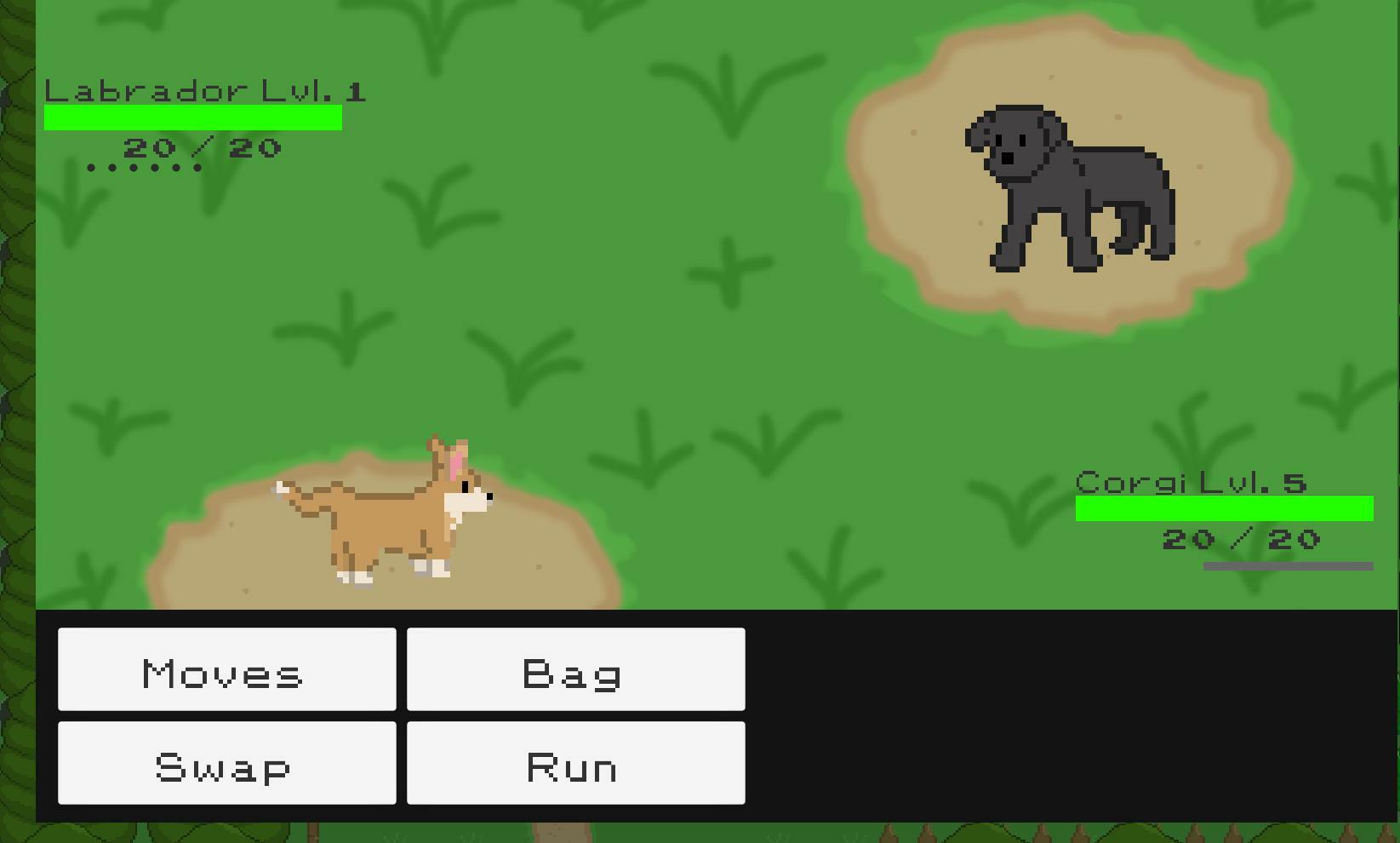1400x843 pixels.
Task: Click the Corgi's 20 / 20 HP text
Action: [x=1240, y=538]
